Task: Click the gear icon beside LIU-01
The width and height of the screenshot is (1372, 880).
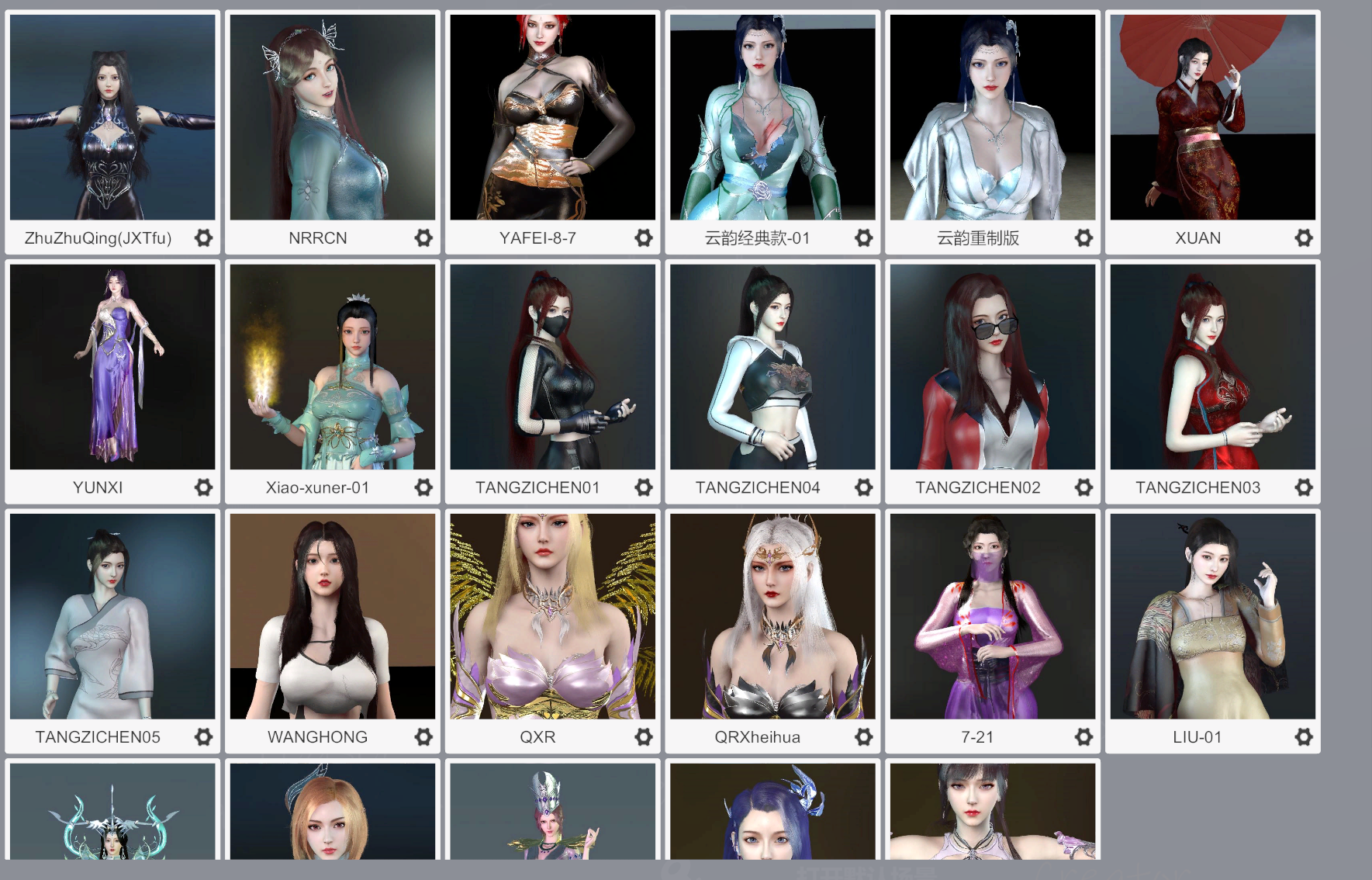Action: coord(1304,736)
